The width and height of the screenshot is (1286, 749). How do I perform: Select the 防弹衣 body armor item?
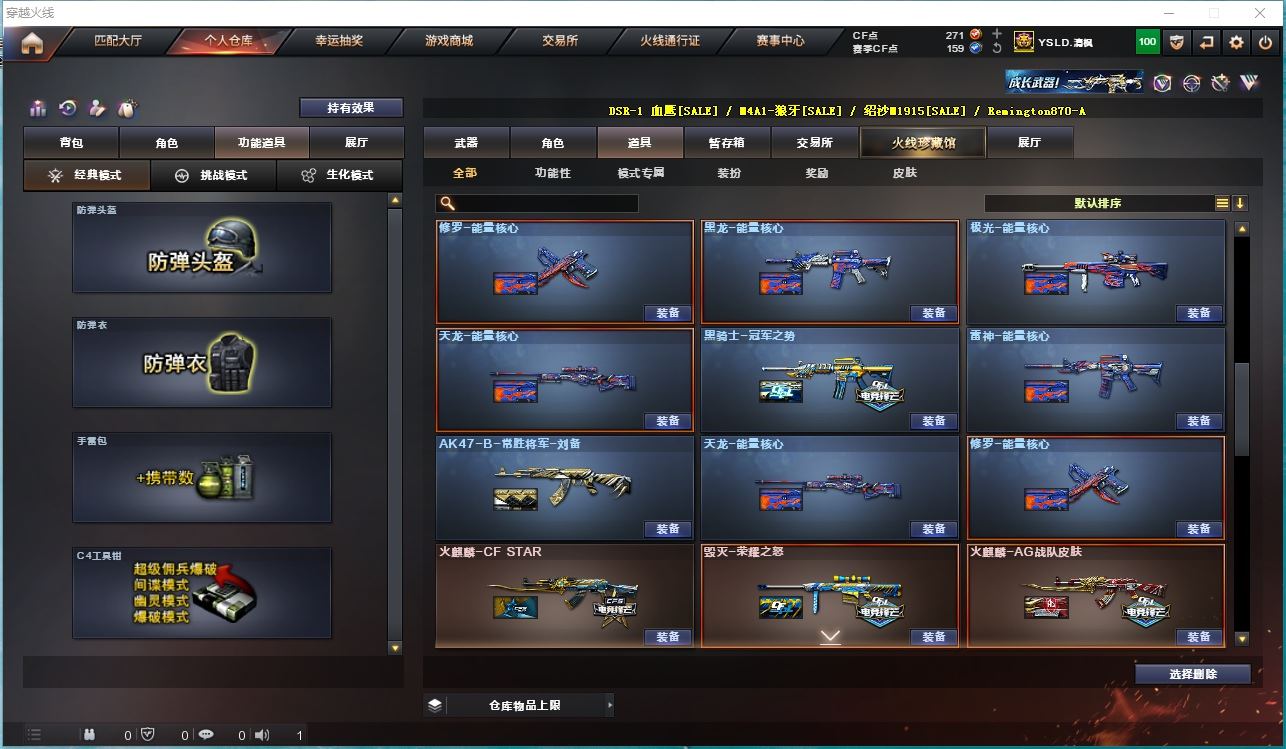point(202,362)
